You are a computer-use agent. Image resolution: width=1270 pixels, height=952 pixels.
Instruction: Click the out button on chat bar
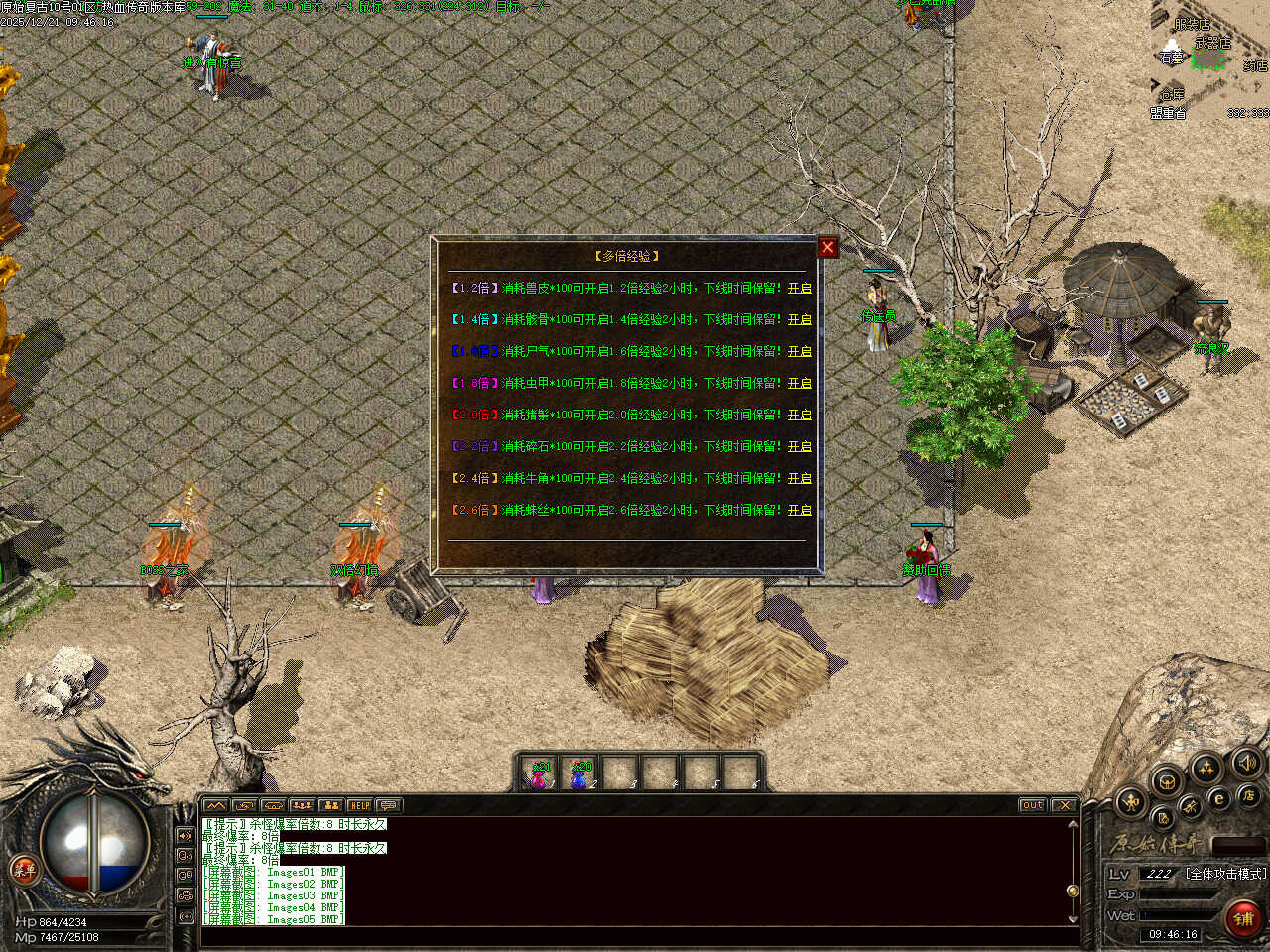1032,805
